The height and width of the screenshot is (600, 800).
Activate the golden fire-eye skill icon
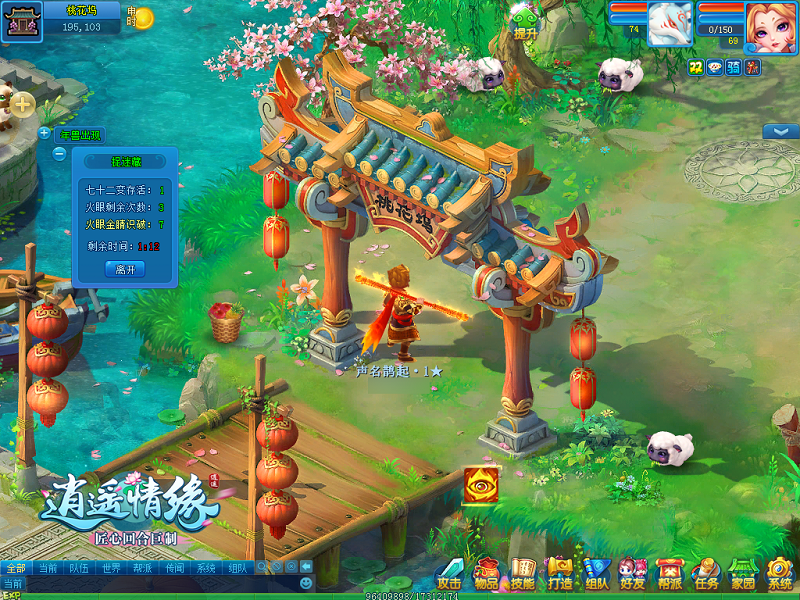click(x=481, y=486)
